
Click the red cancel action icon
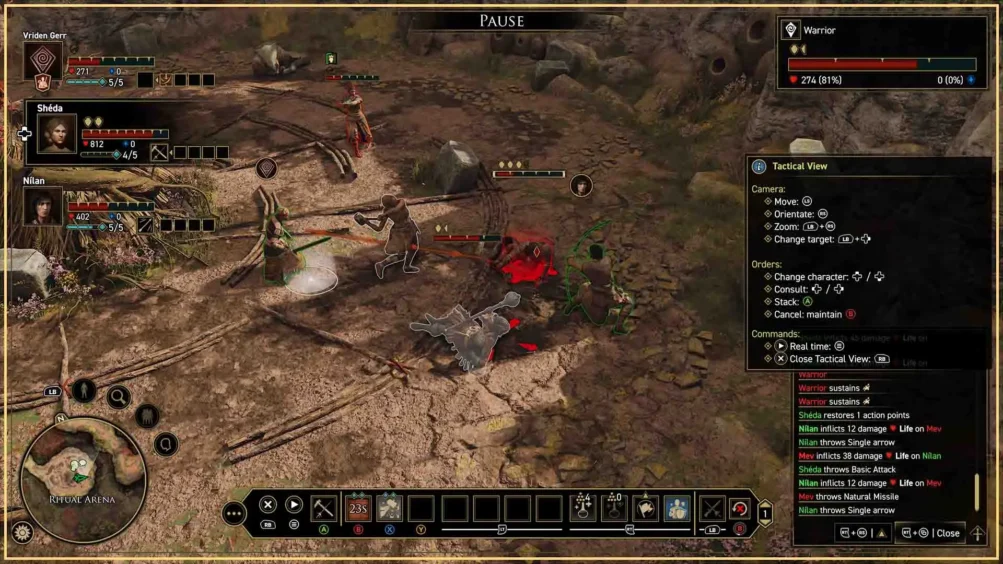[x=739, y=508]
